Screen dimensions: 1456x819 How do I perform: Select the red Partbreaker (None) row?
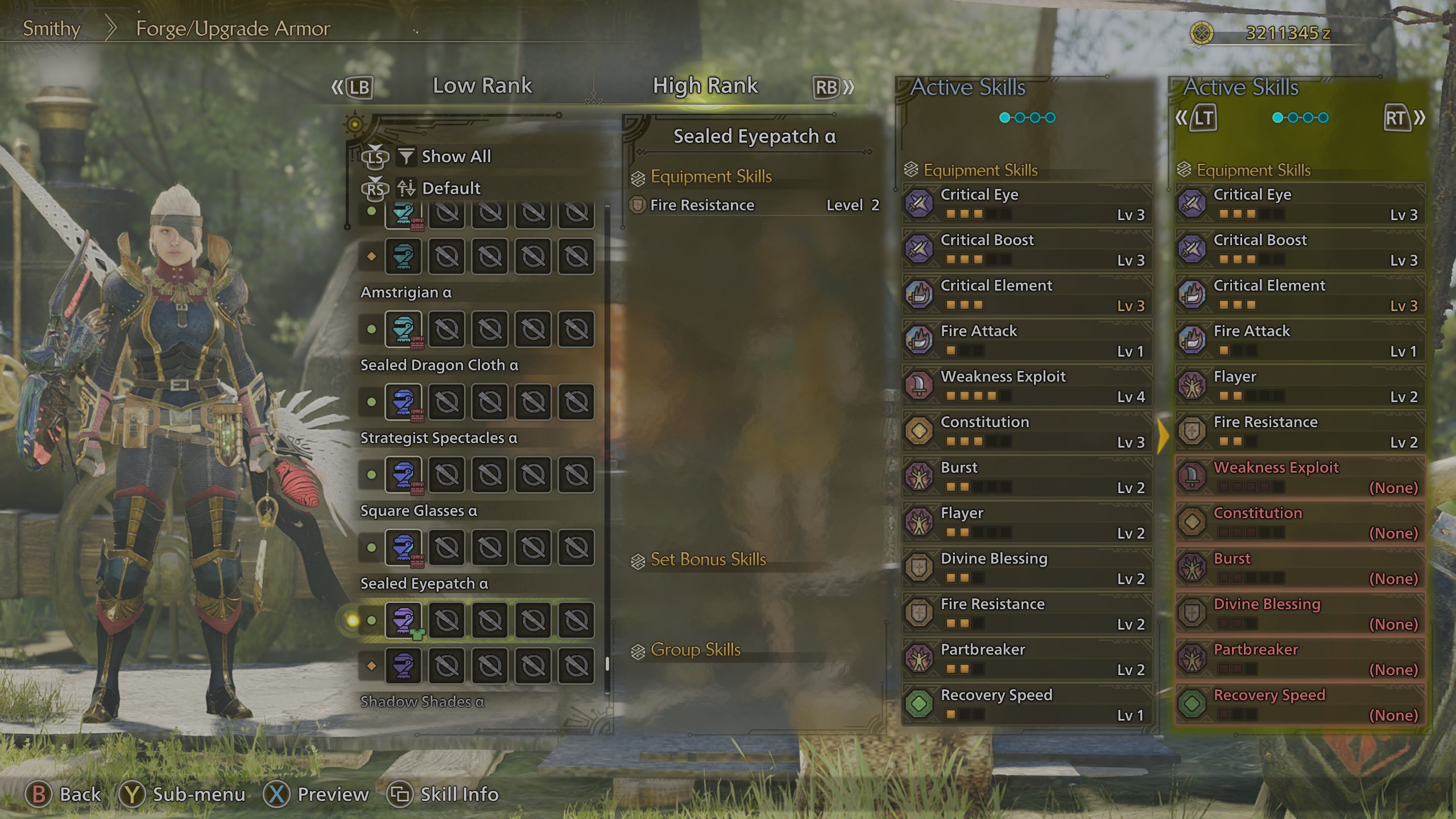(1300, 659)
